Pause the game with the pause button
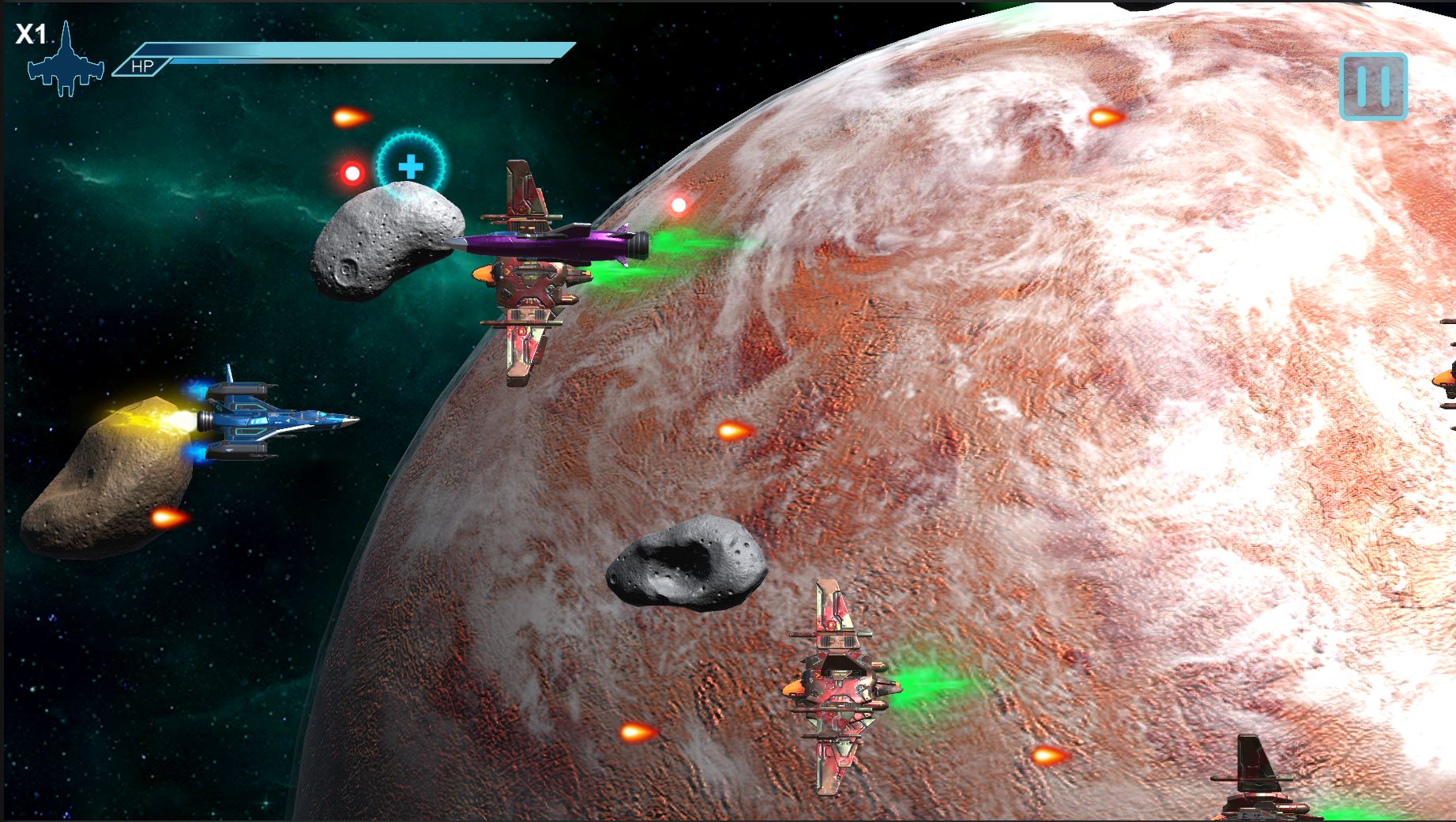 point(1373,86)
